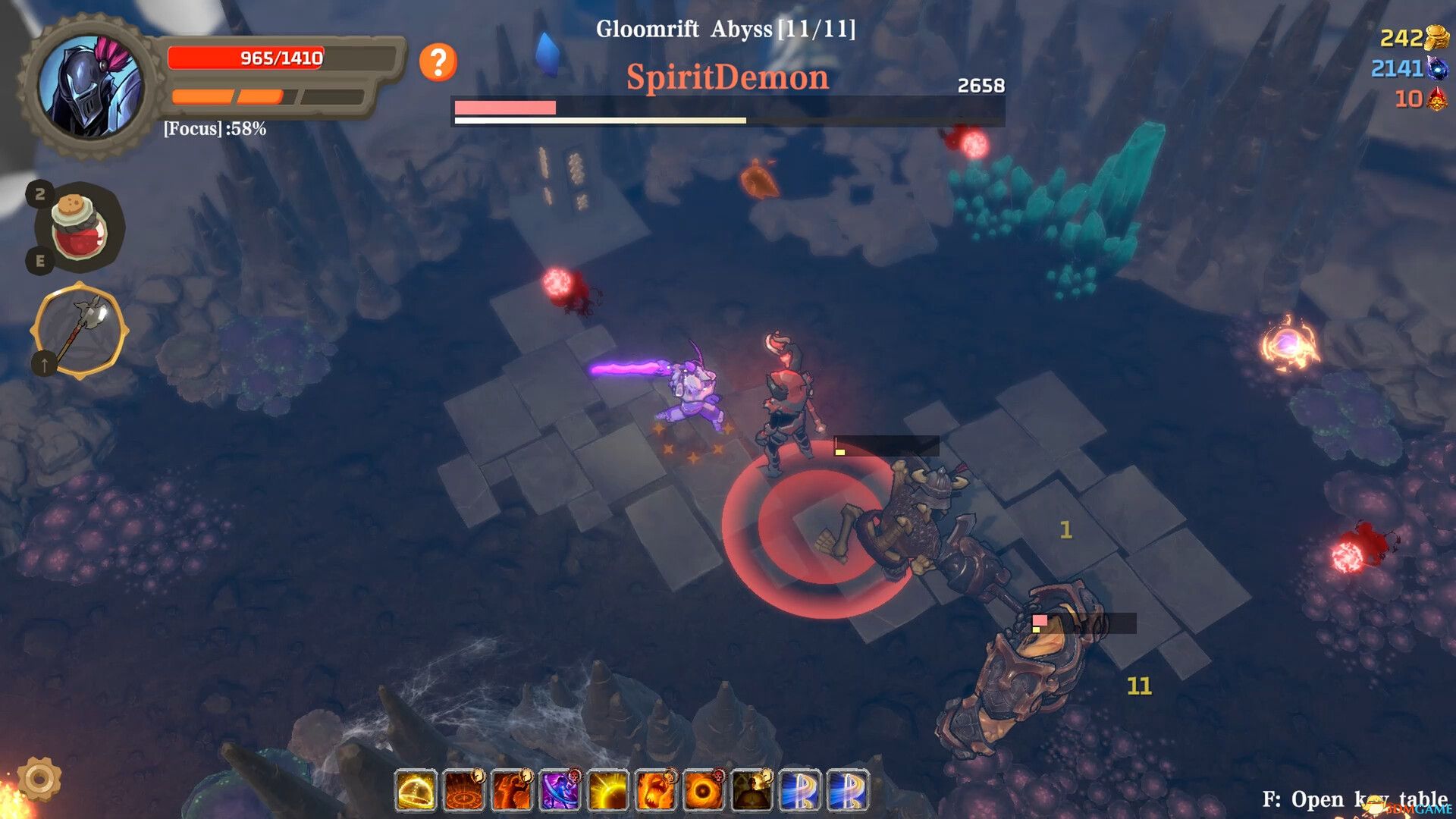This screenshot has height=819, width=1456.
Task: Open the key table via F prompt
Action: tap(1357, 799)
